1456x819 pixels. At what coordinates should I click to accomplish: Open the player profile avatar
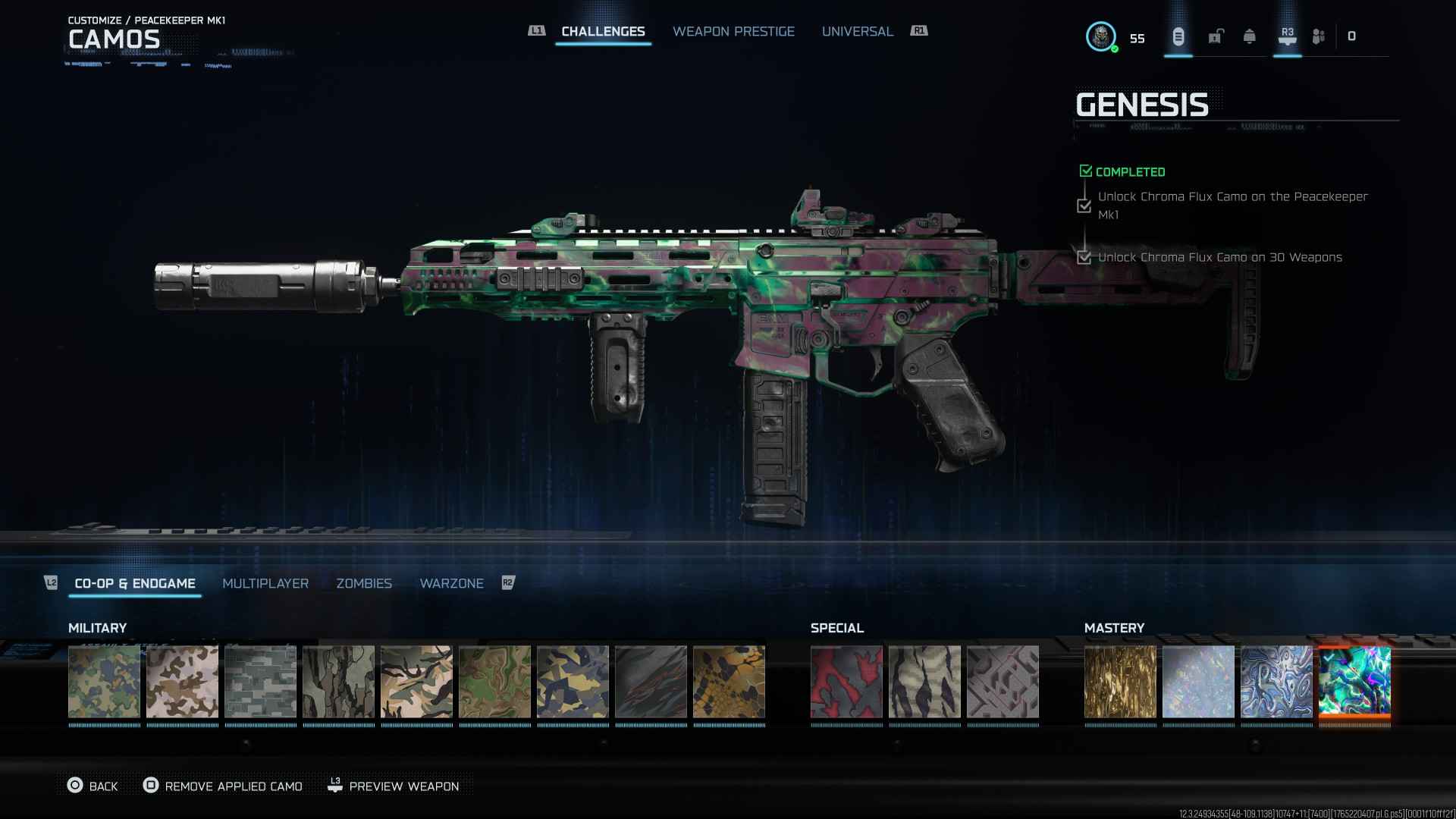[1100, 36]
